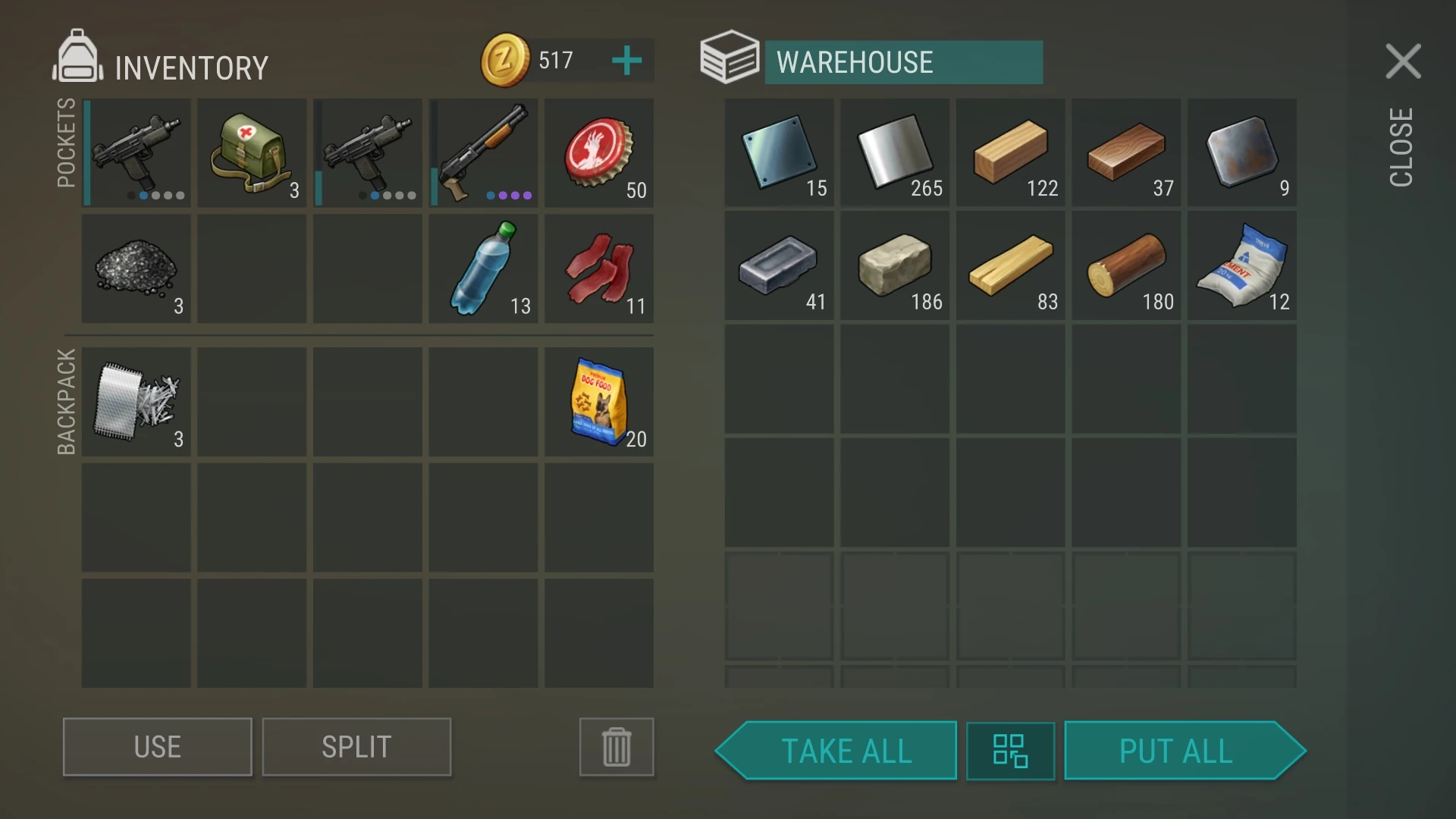Viewport: 1456px width, 819px height.
Task: Select the water bottle stack
Action: (x=483, y=267)
